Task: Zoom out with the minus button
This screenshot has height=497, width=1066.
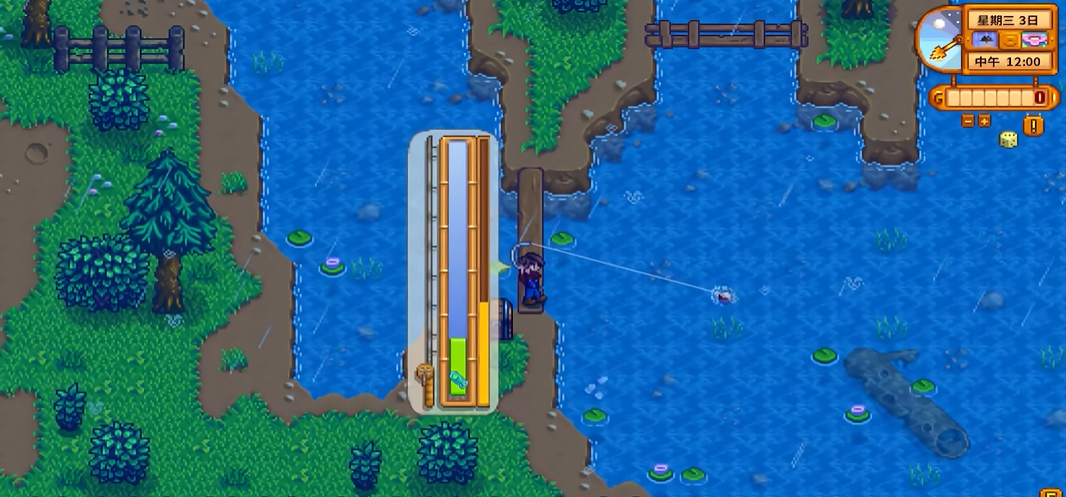Action: click(x=967, y=121)
